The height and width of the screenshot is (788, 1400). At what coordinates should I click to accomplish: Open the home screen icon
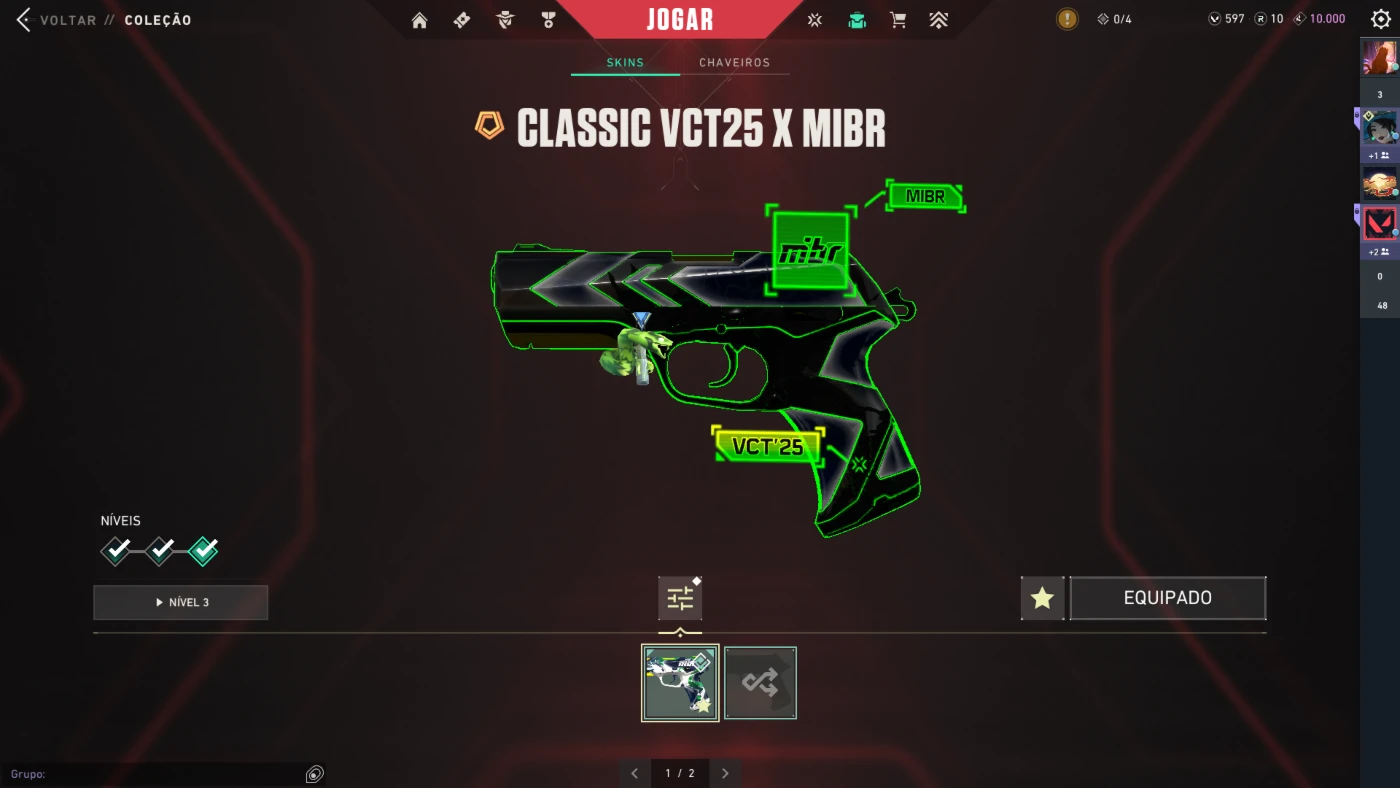(x=419, y=20)
